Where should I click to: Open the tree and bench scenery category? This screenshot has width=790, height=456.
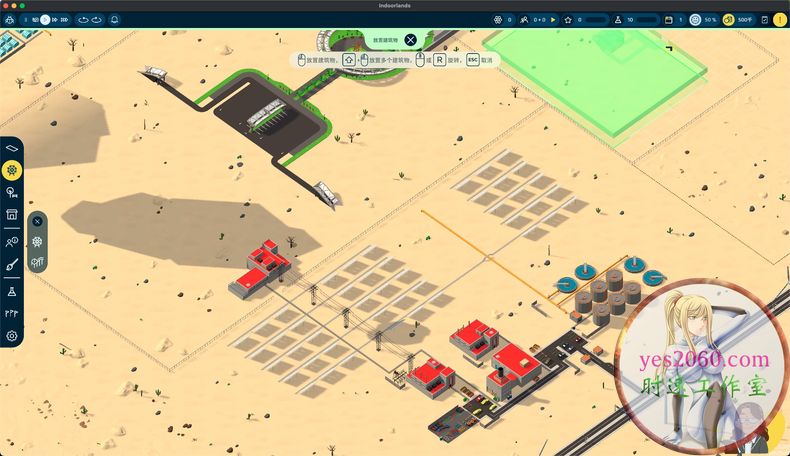point(12,192)
